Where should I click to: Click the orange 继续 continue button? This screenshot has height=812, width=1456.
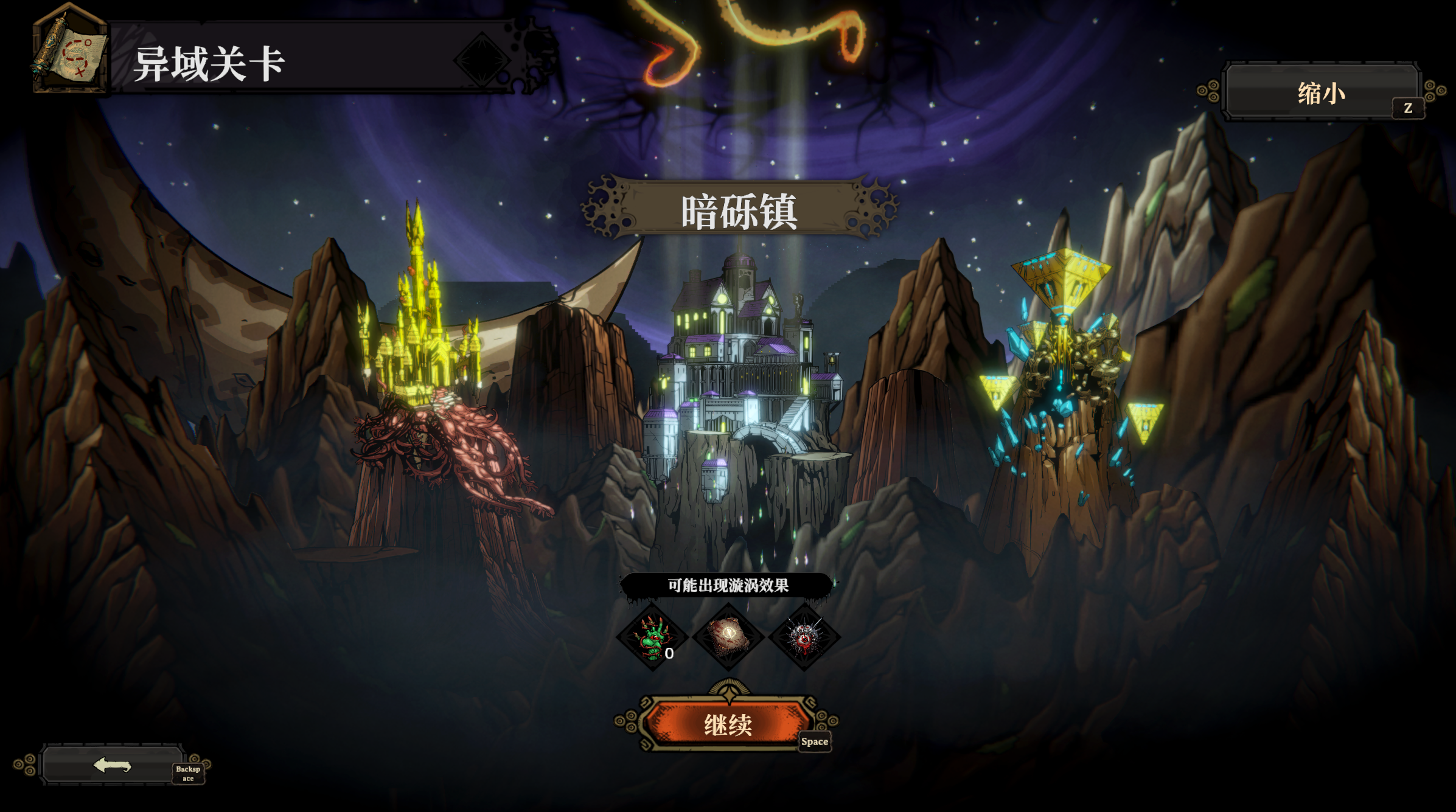(728, 724)
